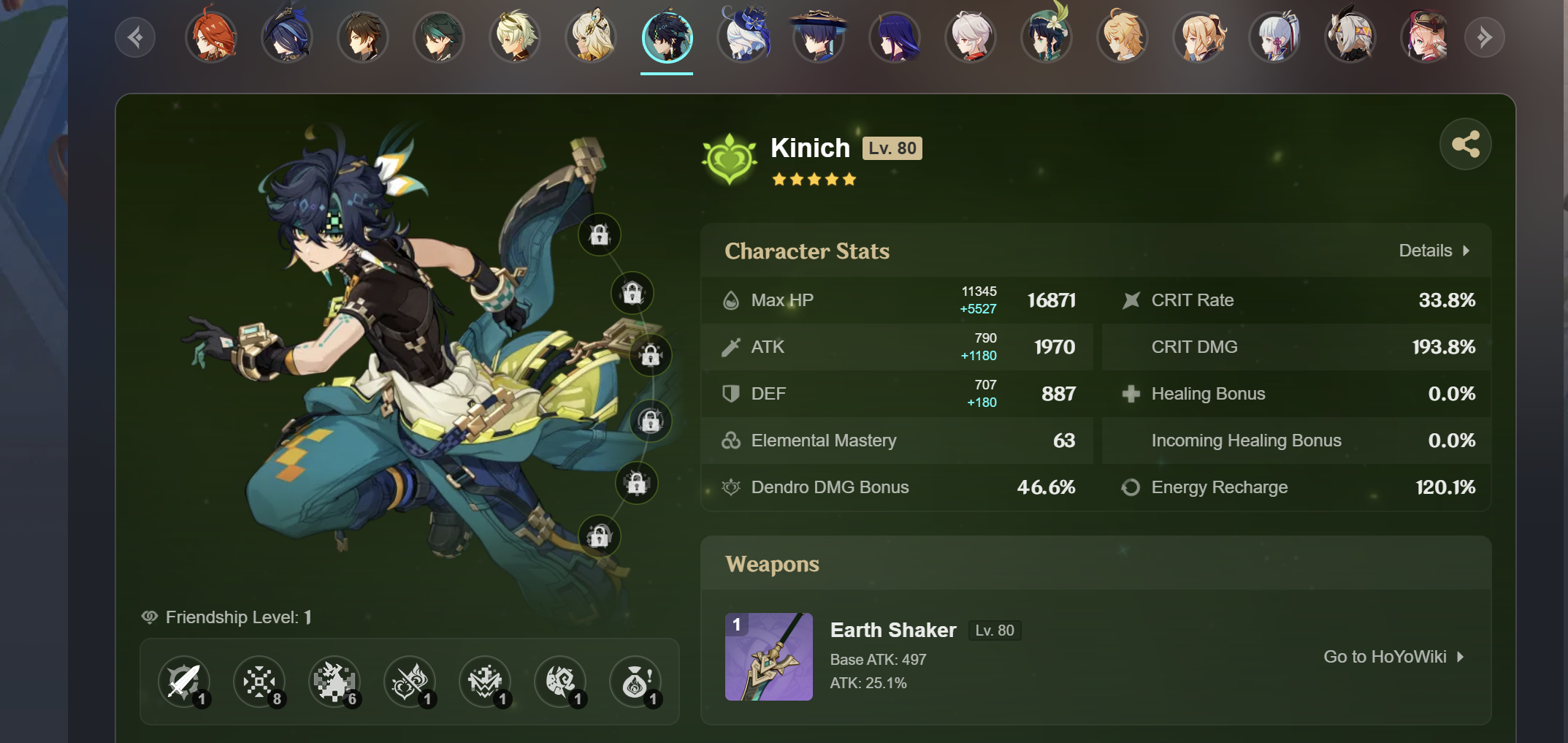Click the Earth Shaker weapon thumbnail
Viewport: 1568px width, 743px height.
pos(769,656)
